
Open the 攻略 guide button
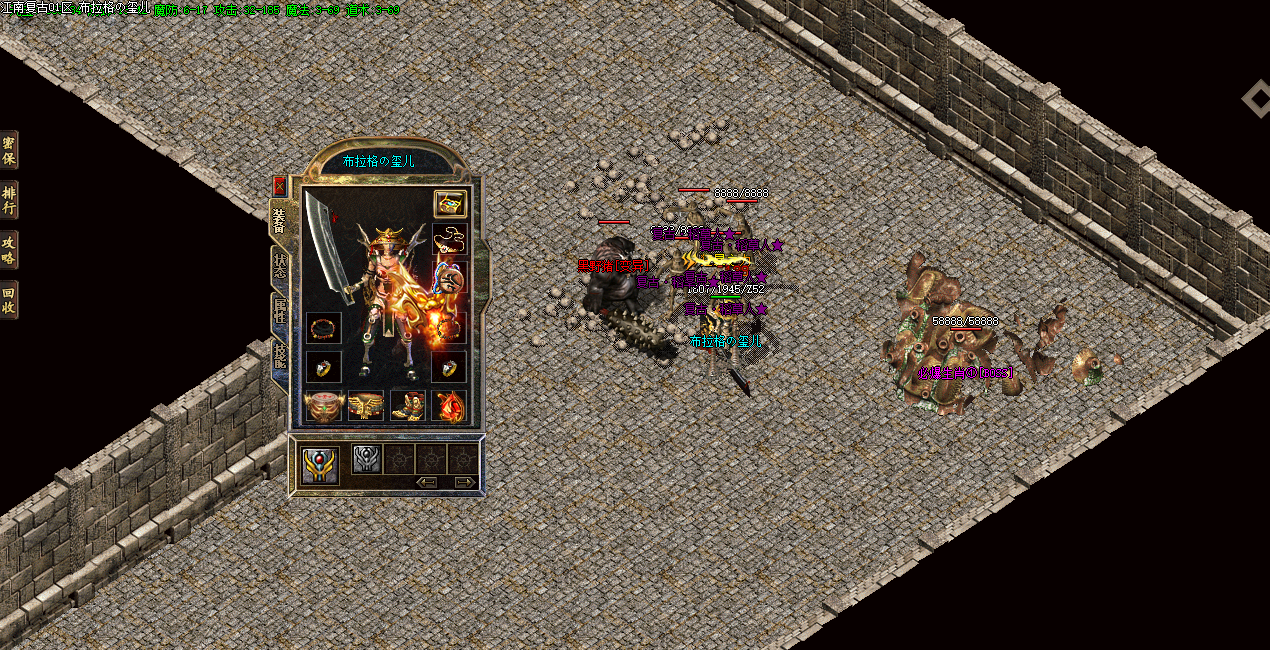point(9,250)
